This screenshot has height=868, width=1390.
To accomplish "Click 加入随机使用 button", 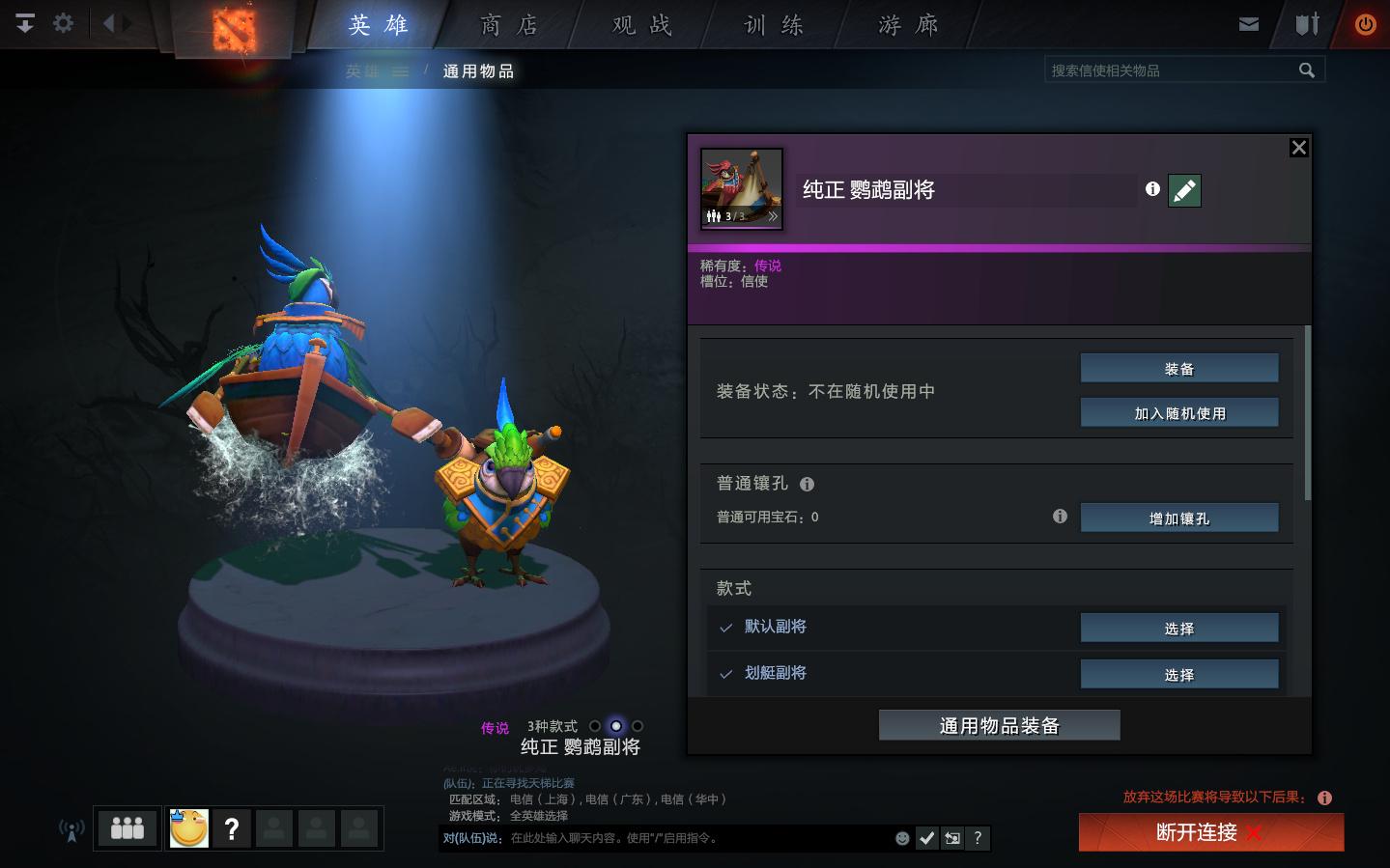I will 1178,413.
